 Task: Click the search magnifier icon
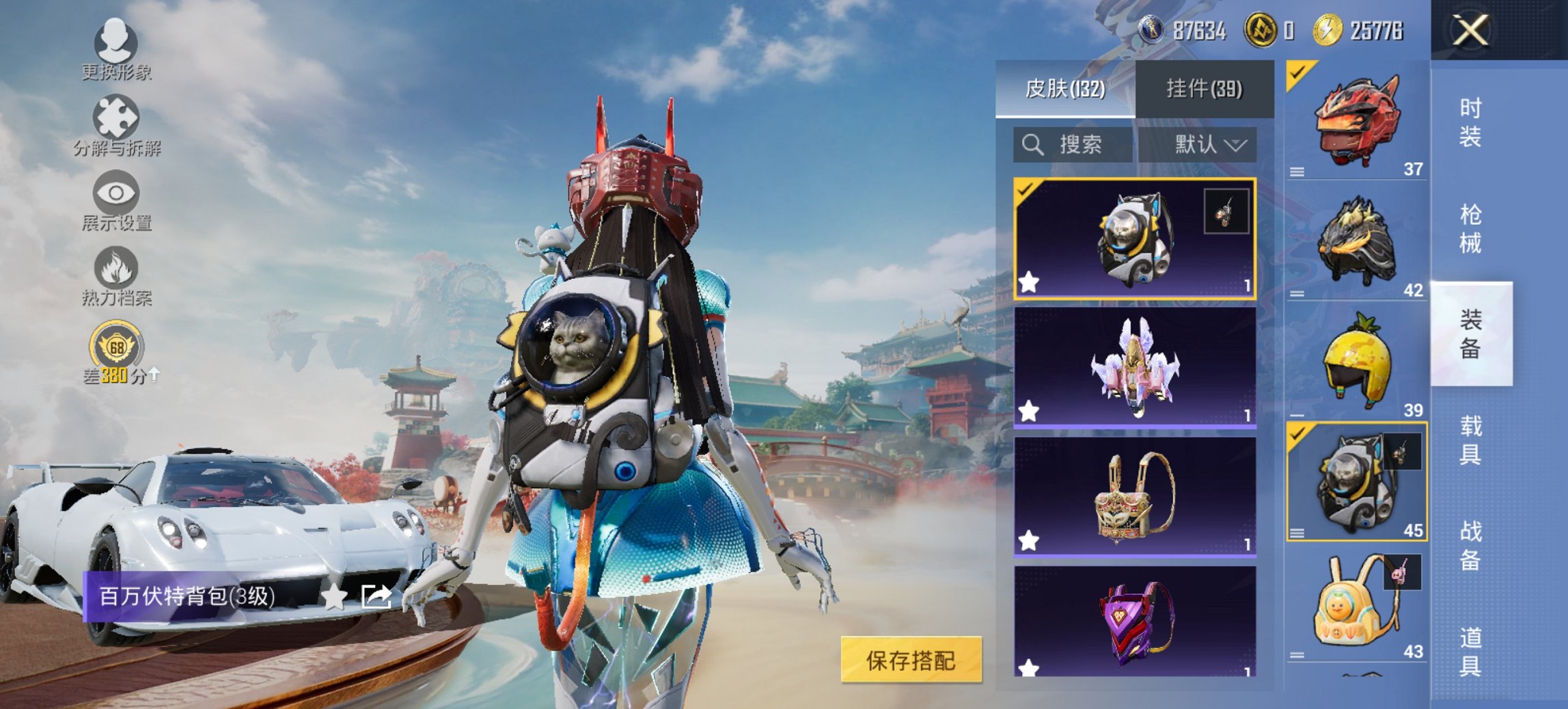coord(1032,145)
